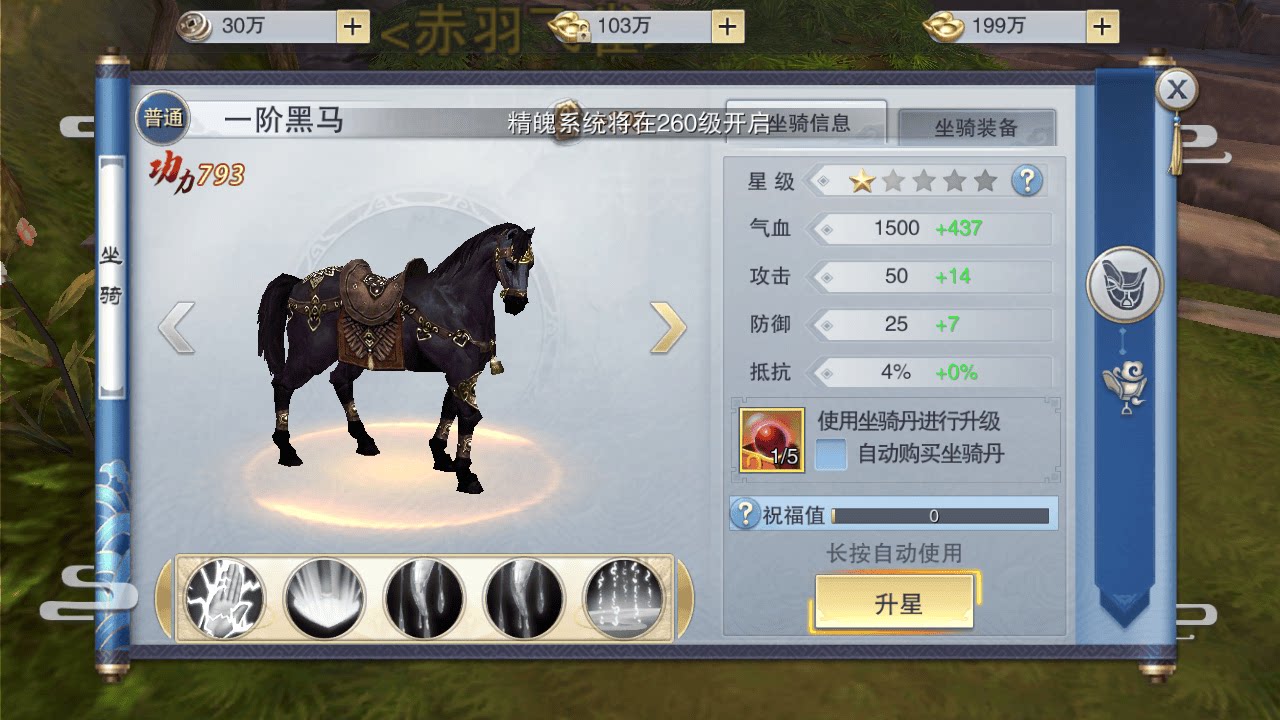Switch to the 坐骑装备 tab
The image size is (1280, 720).
pos(979,127)
